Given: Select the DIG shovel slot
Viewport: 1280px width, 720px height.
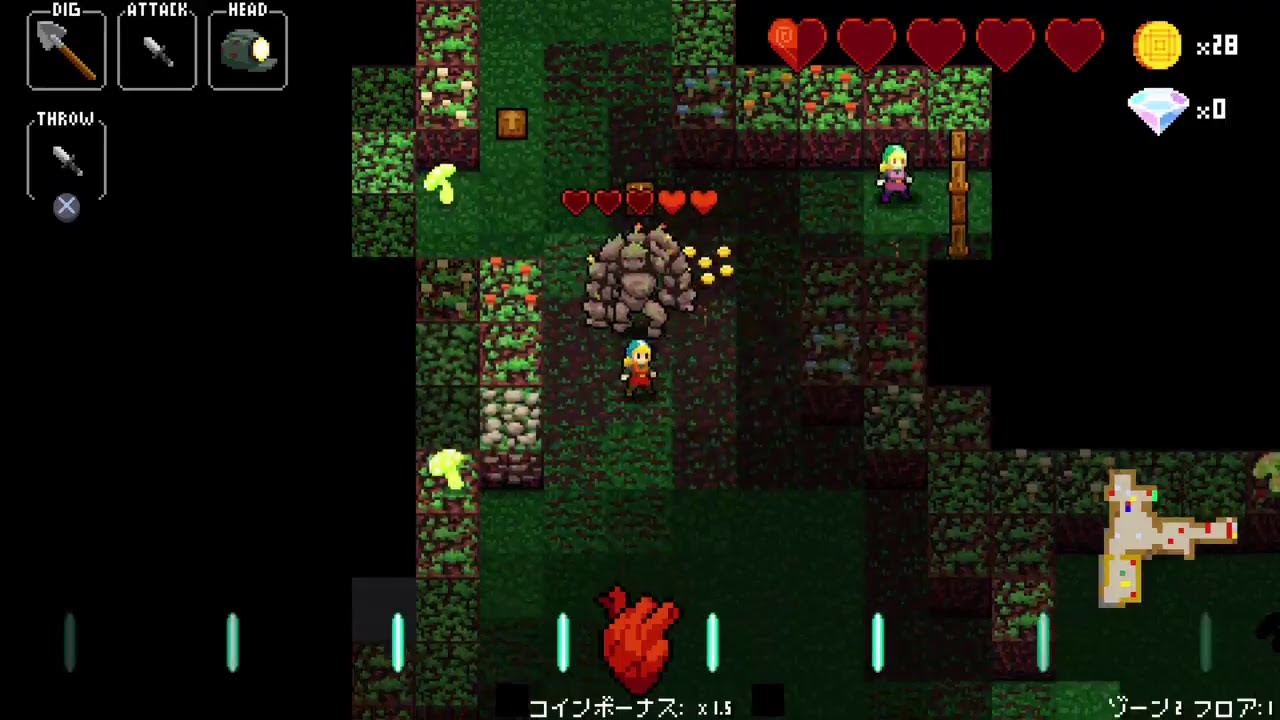Looking at the screenshot, I should pyautogui.click(x=66, y=50).
